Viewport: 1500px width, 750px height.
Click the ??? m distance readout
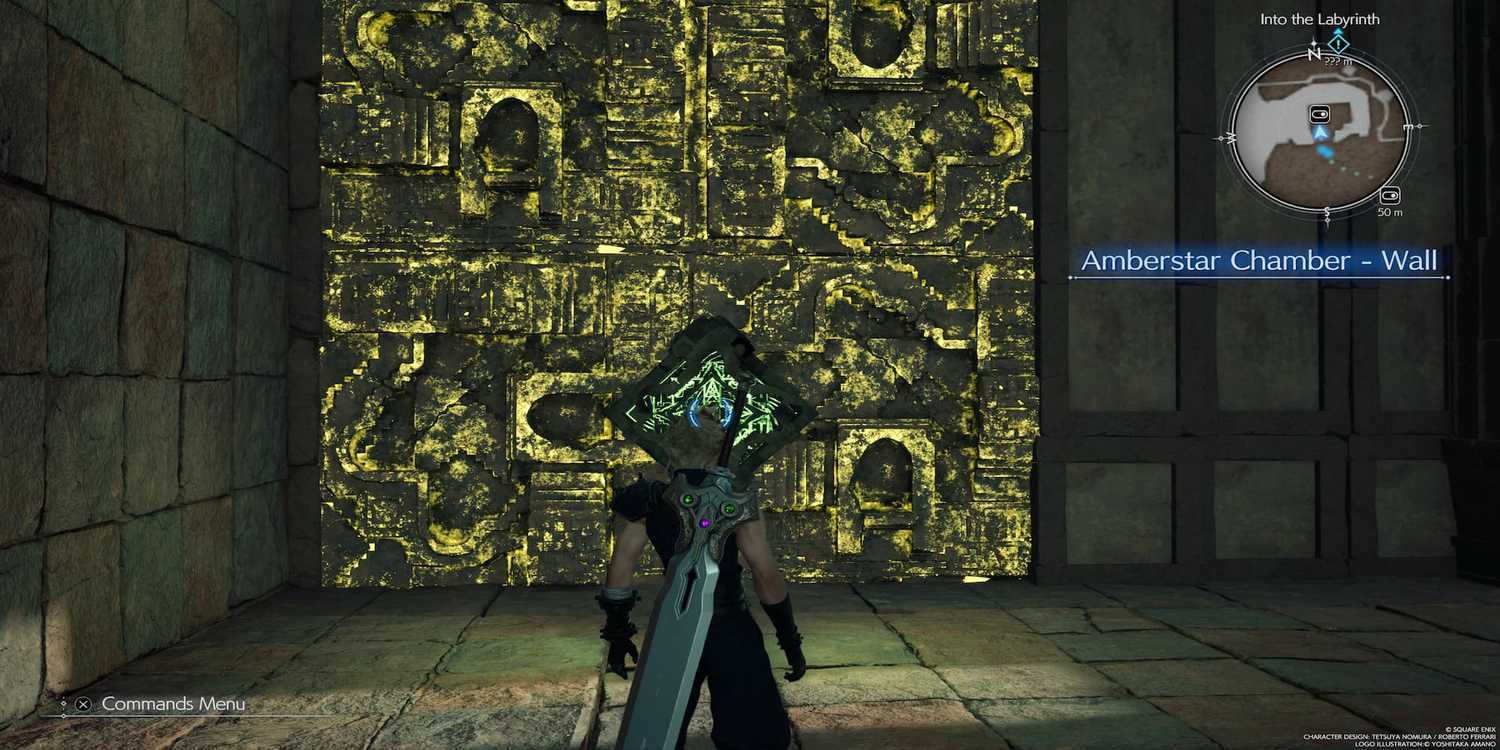pos(1337,60)
